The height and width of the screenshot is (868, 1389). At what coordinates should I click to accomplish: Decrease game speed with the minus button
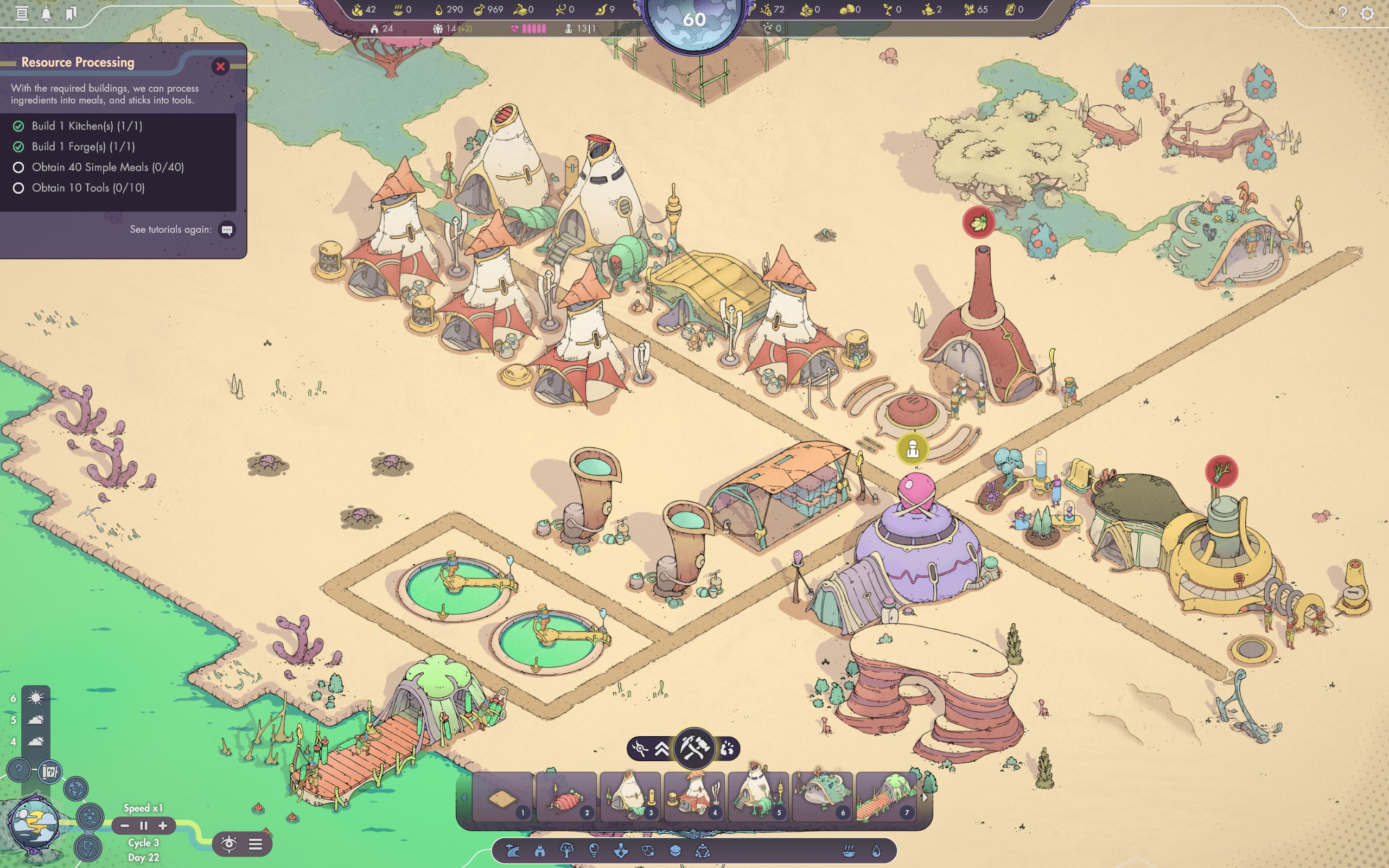click(125, 826)
